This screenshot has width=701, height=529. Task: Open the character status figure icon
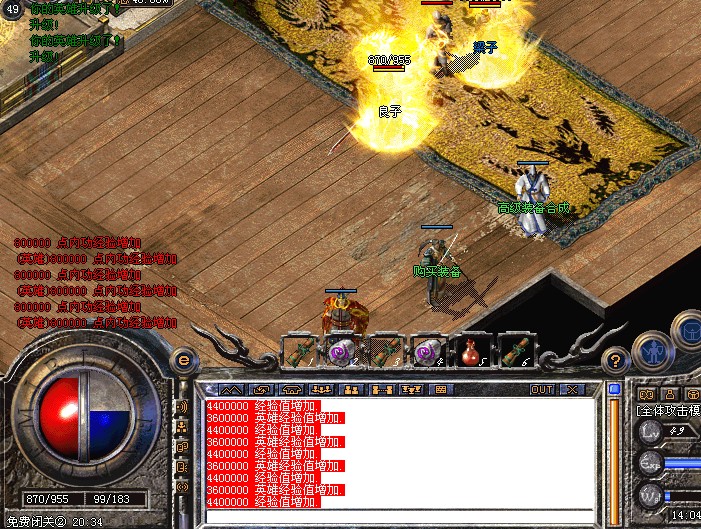[653, 350]
